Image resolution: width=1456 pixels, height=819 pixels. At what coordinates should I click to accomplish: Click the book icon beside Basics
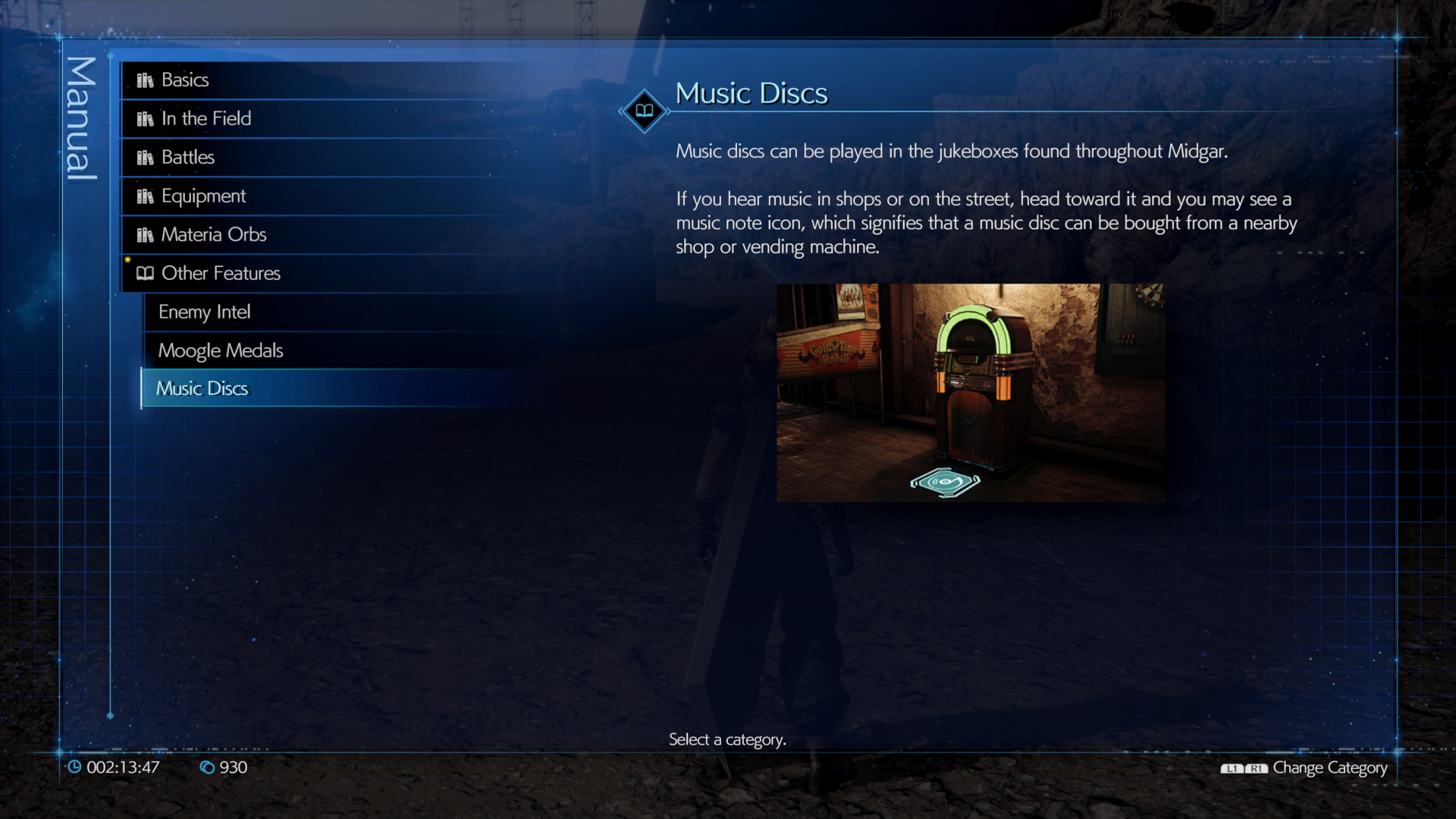145,80
